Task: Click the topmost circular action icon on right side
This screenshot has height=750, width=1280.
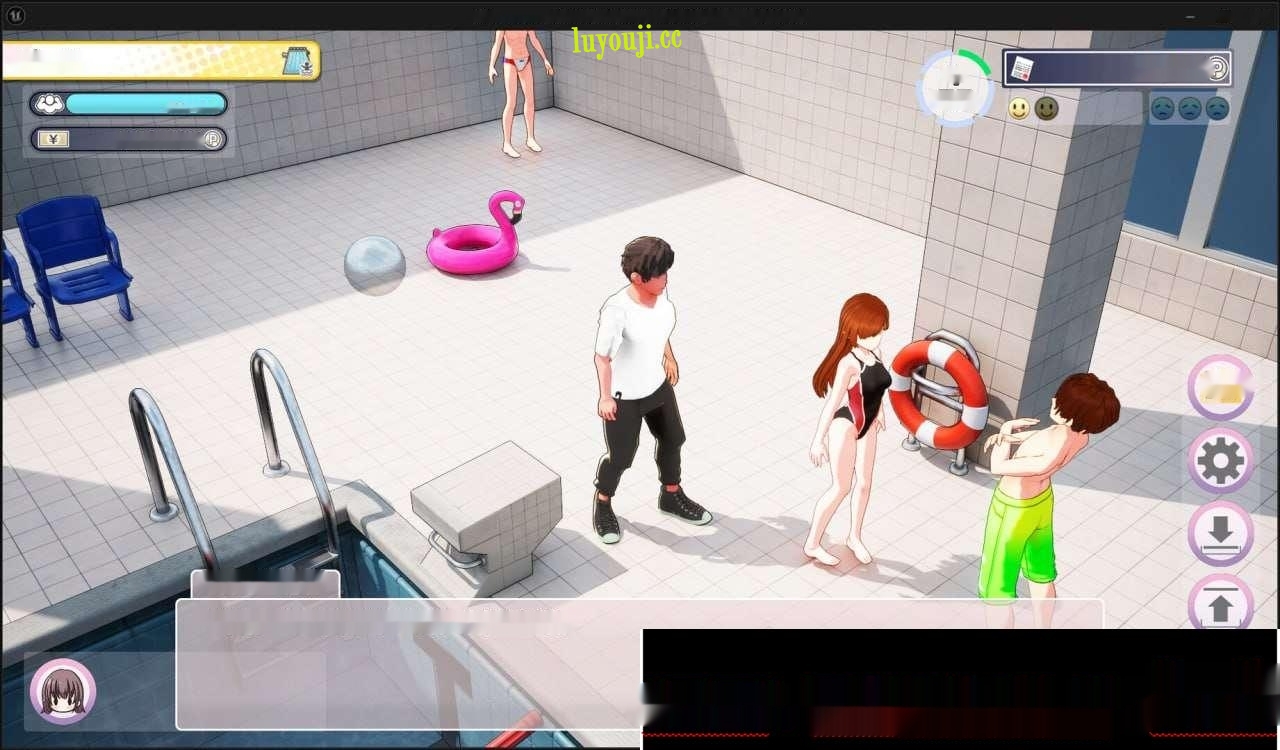Action: click(1219, 388)
